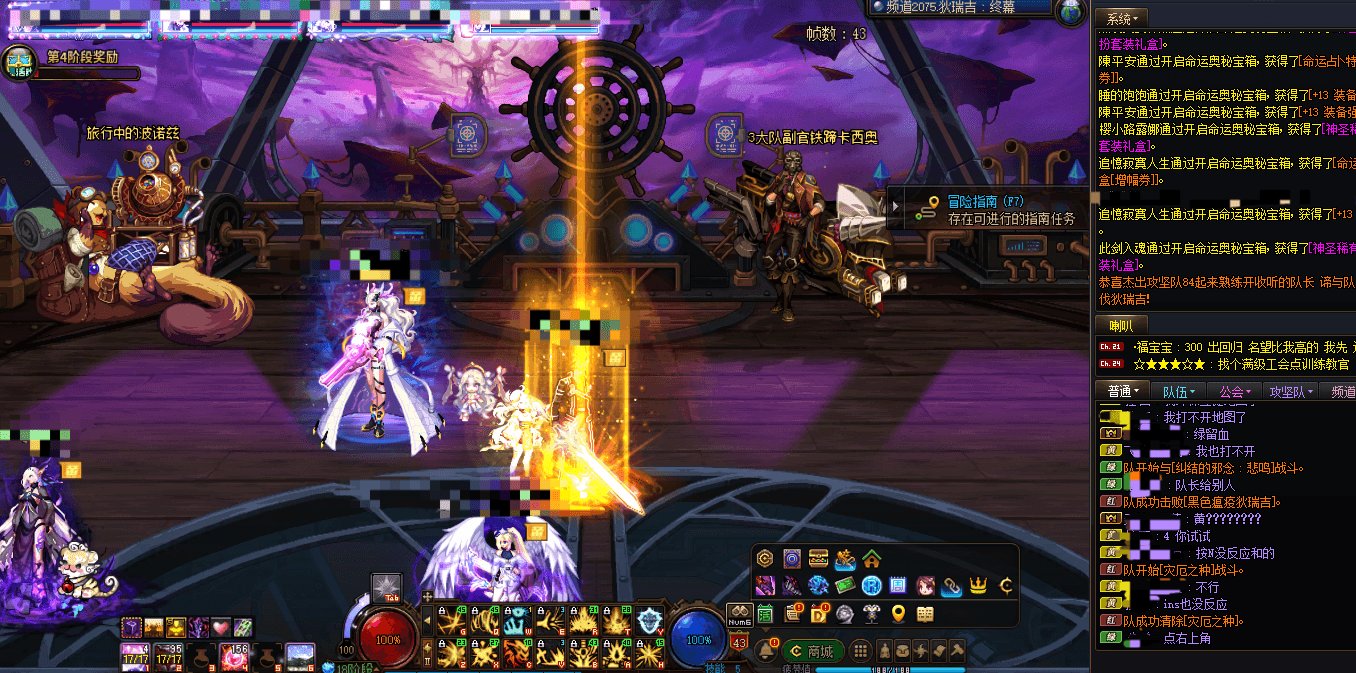The image size is (1356, 673).
Task: Click the globe icon beside channel name
Action: click(1071, 11)
